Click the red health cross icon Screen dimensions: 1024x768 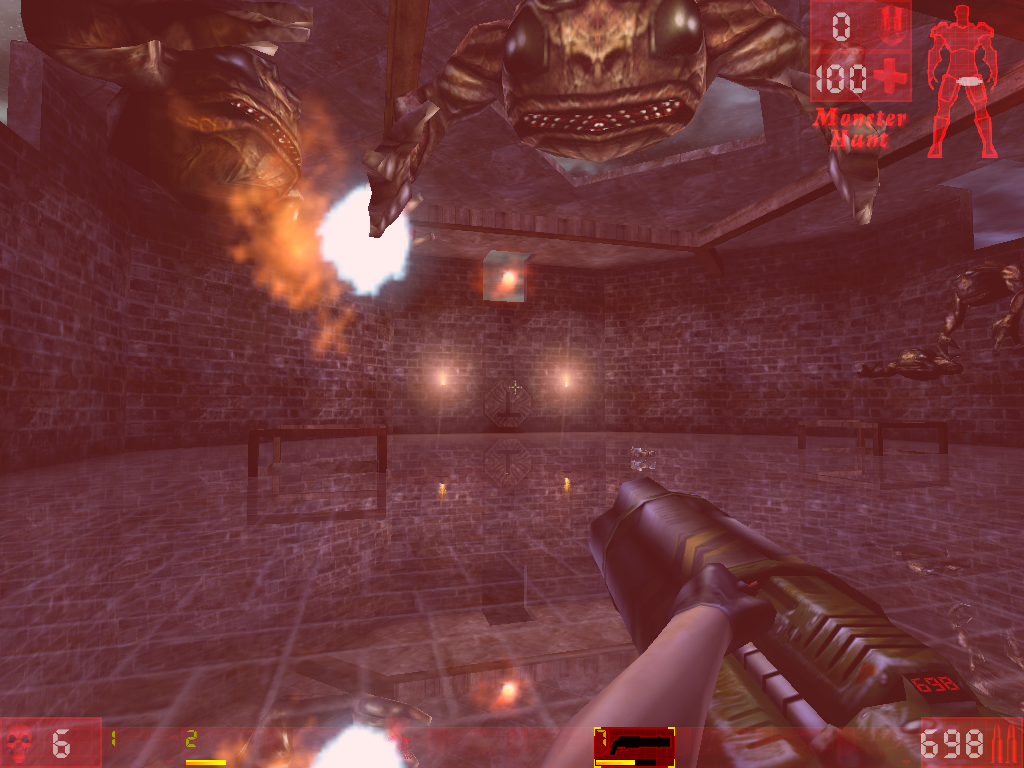(889, 77)
